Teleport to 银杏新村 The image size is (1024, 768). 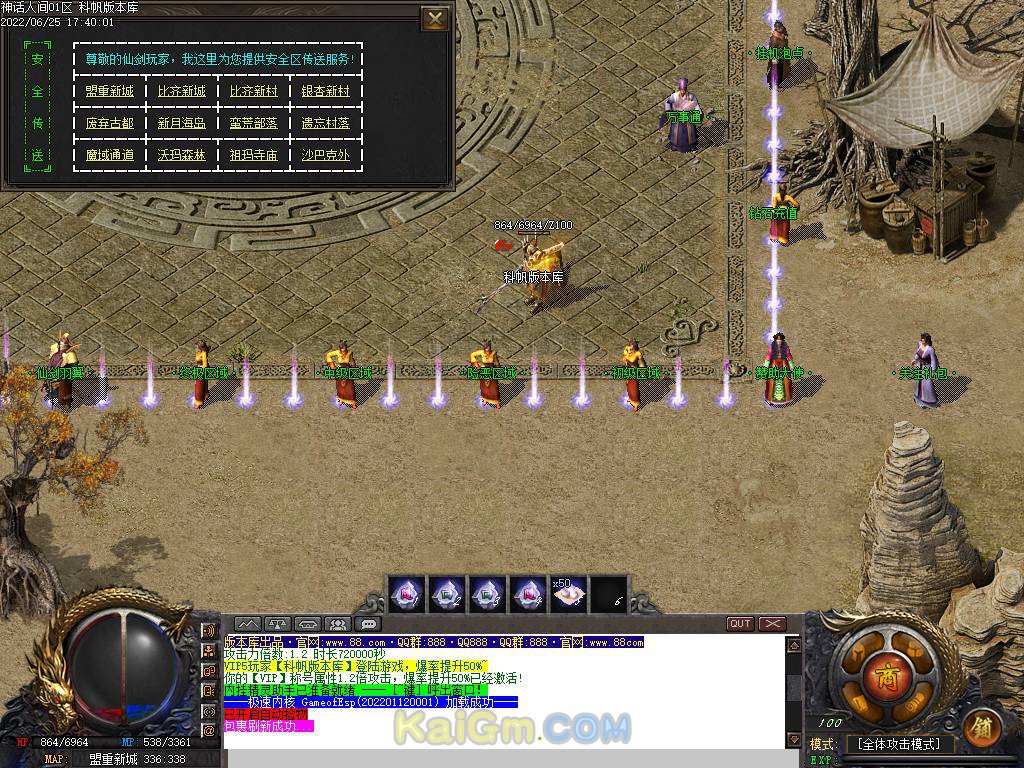click(326, 91)
